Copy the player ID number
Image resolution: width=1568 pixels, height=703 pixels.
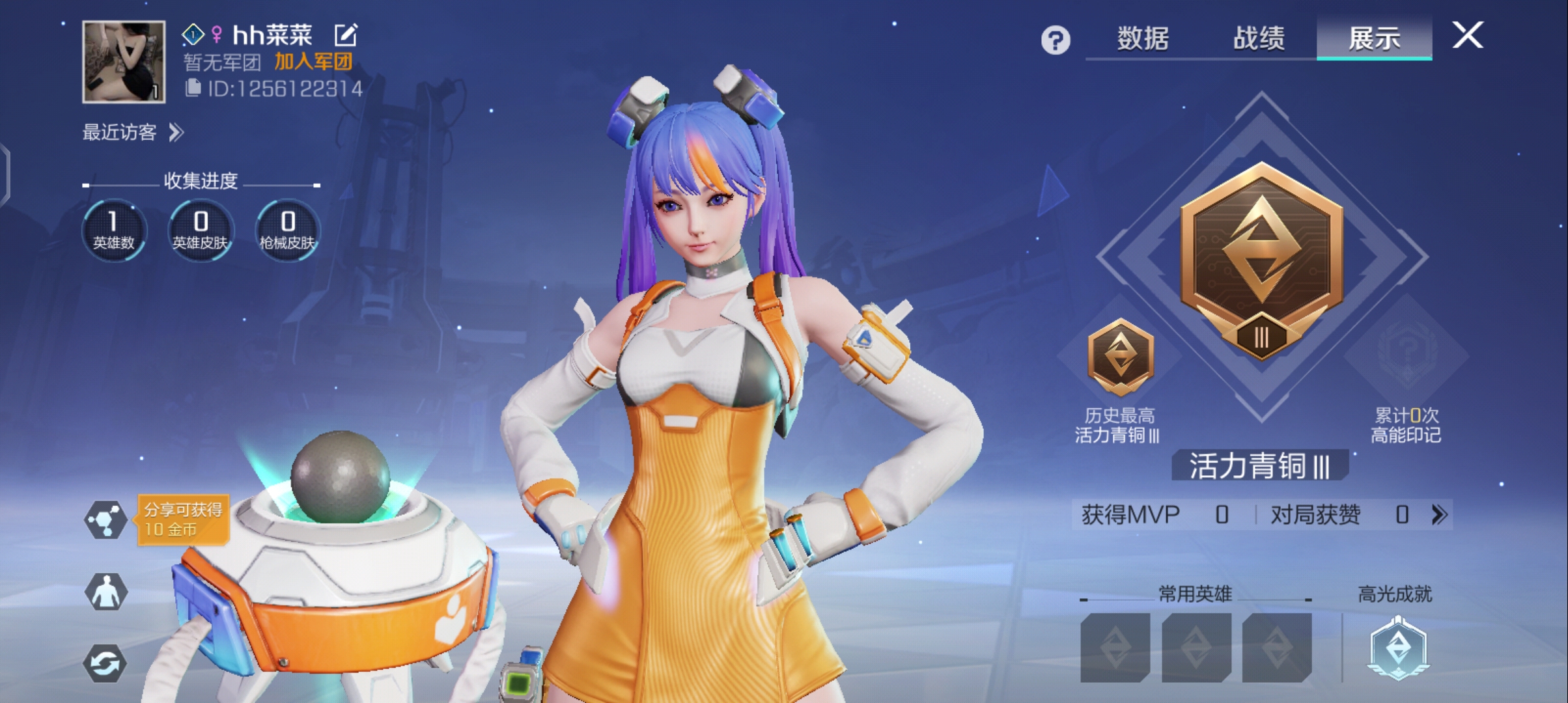tap(193, 88)
